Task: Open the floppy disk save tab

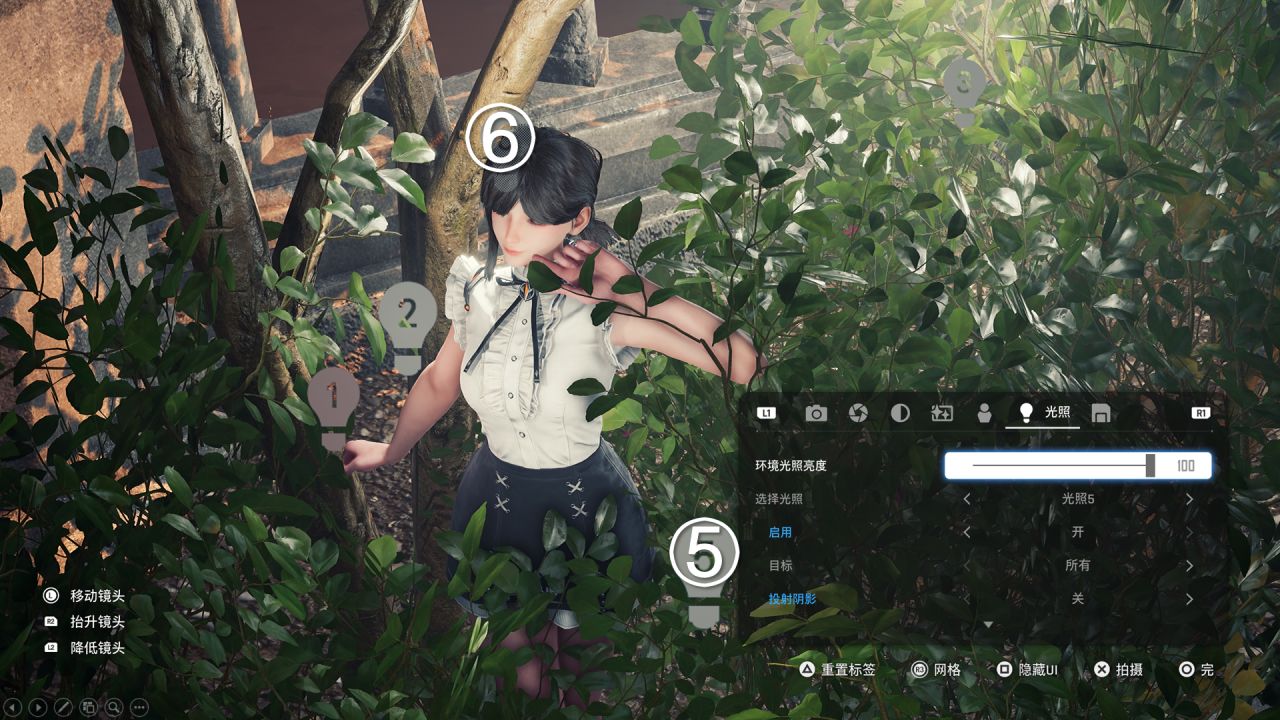Action: [1101, 413]
